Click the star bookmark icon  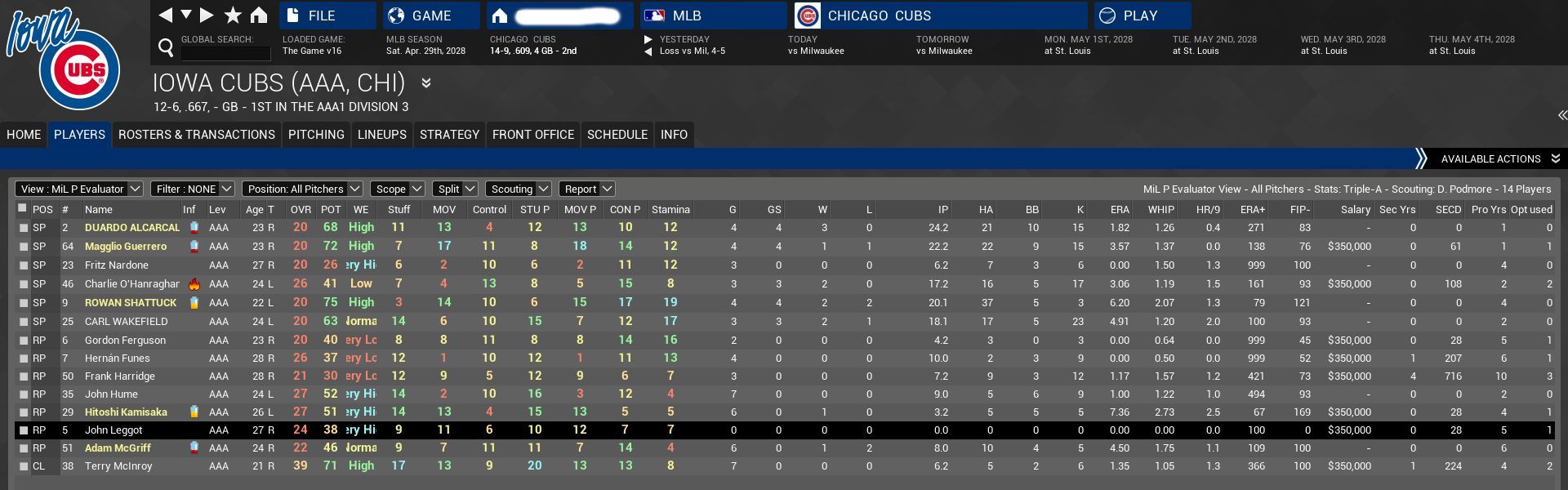pos(233,16)
